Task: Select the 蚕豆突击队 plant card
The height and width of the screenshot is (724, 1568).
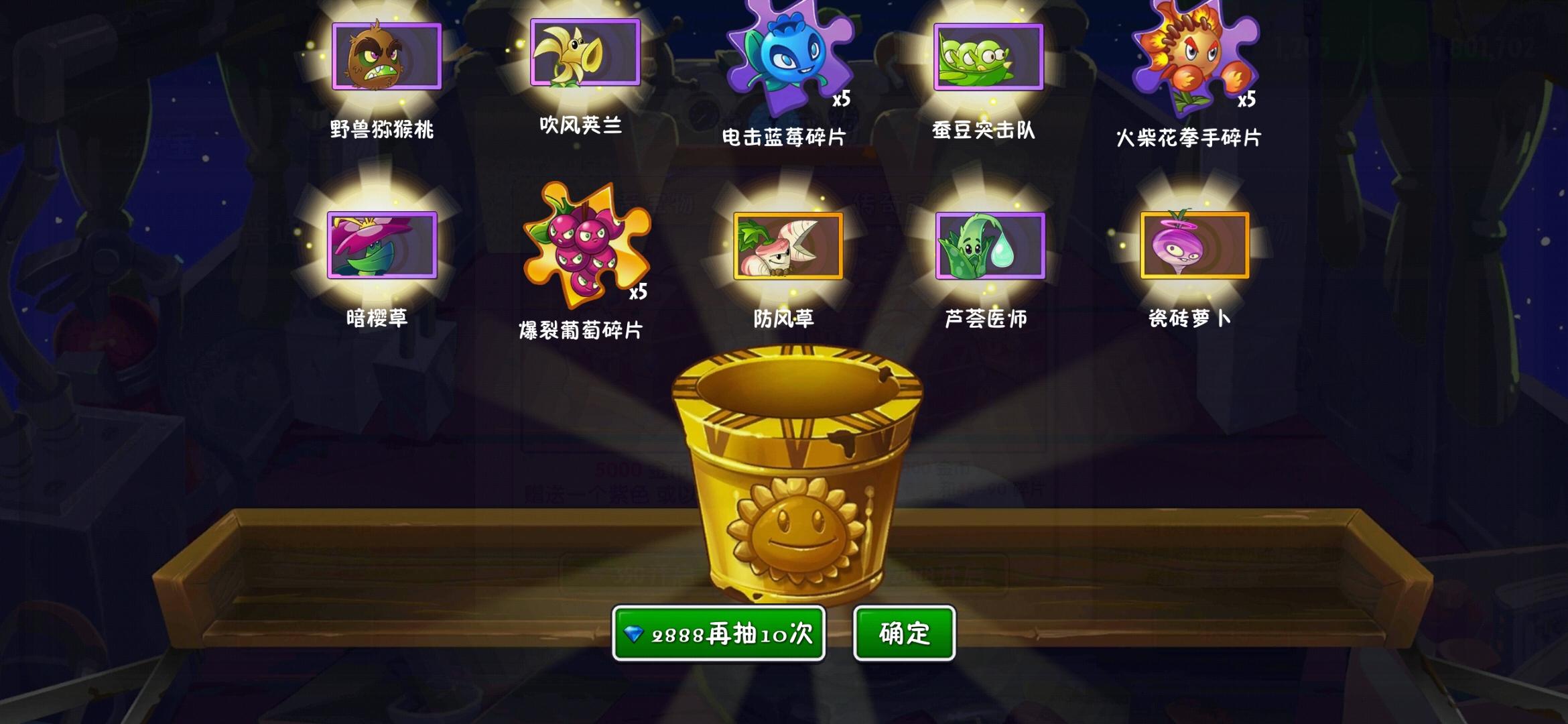Action: (x=988, y=57)
